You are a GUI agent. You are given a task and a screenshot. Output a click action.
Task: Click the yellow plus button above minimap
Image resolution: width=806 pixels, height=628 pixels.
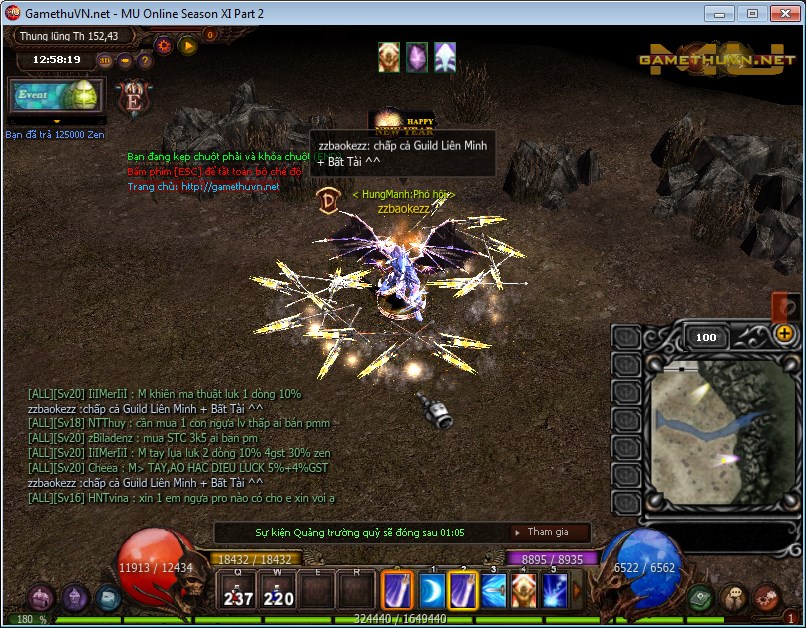(x=785, y=334)
